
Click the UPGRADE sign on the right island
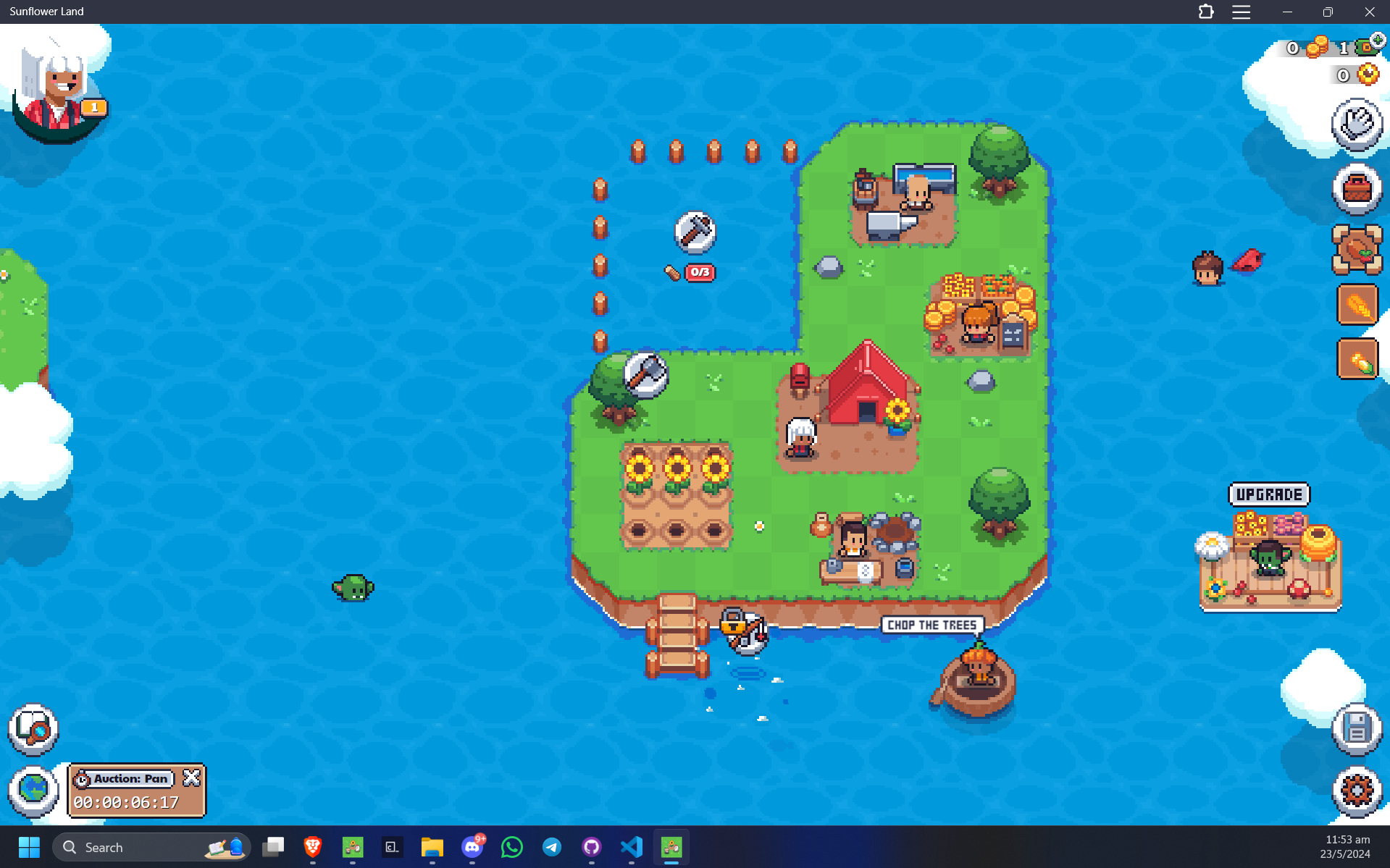(x=1269, y=494)
